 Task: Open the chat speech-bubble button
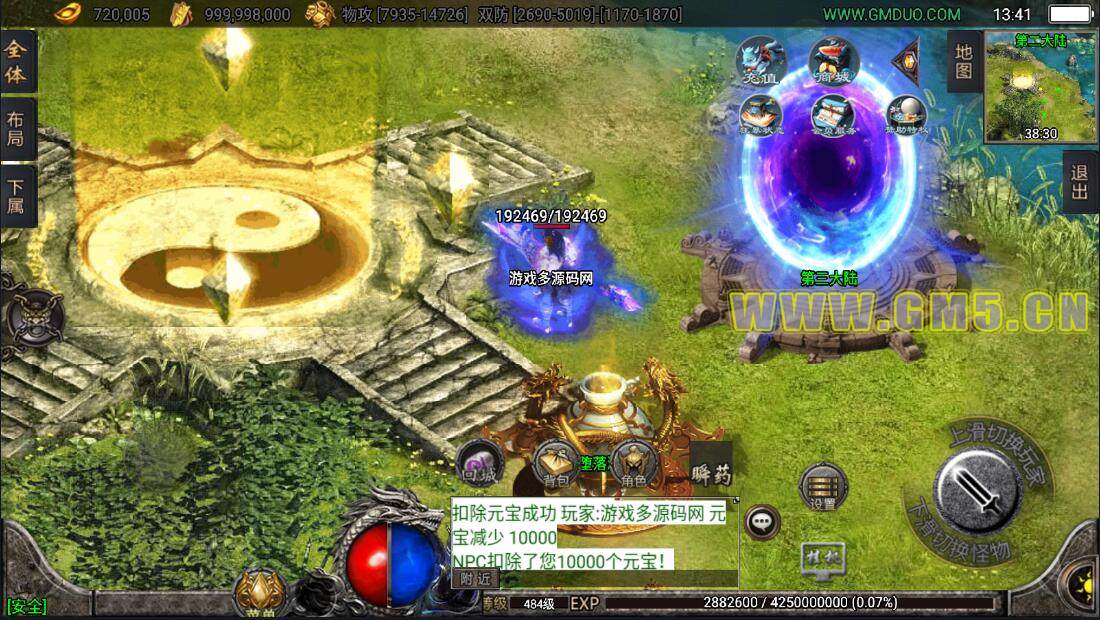[x=763, y=521]
